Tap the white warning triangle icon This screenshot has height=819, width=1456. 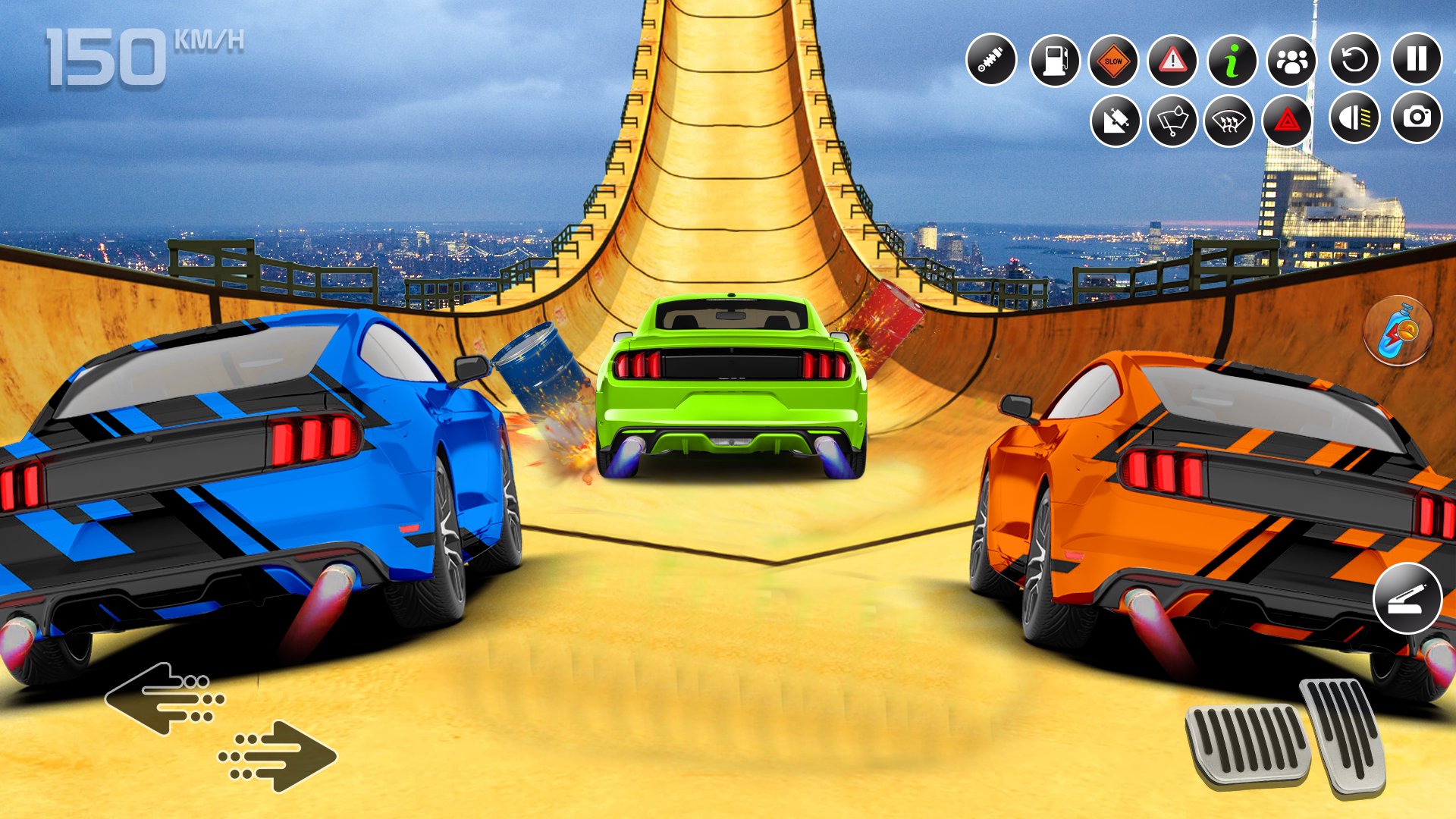click(1172, 61)
